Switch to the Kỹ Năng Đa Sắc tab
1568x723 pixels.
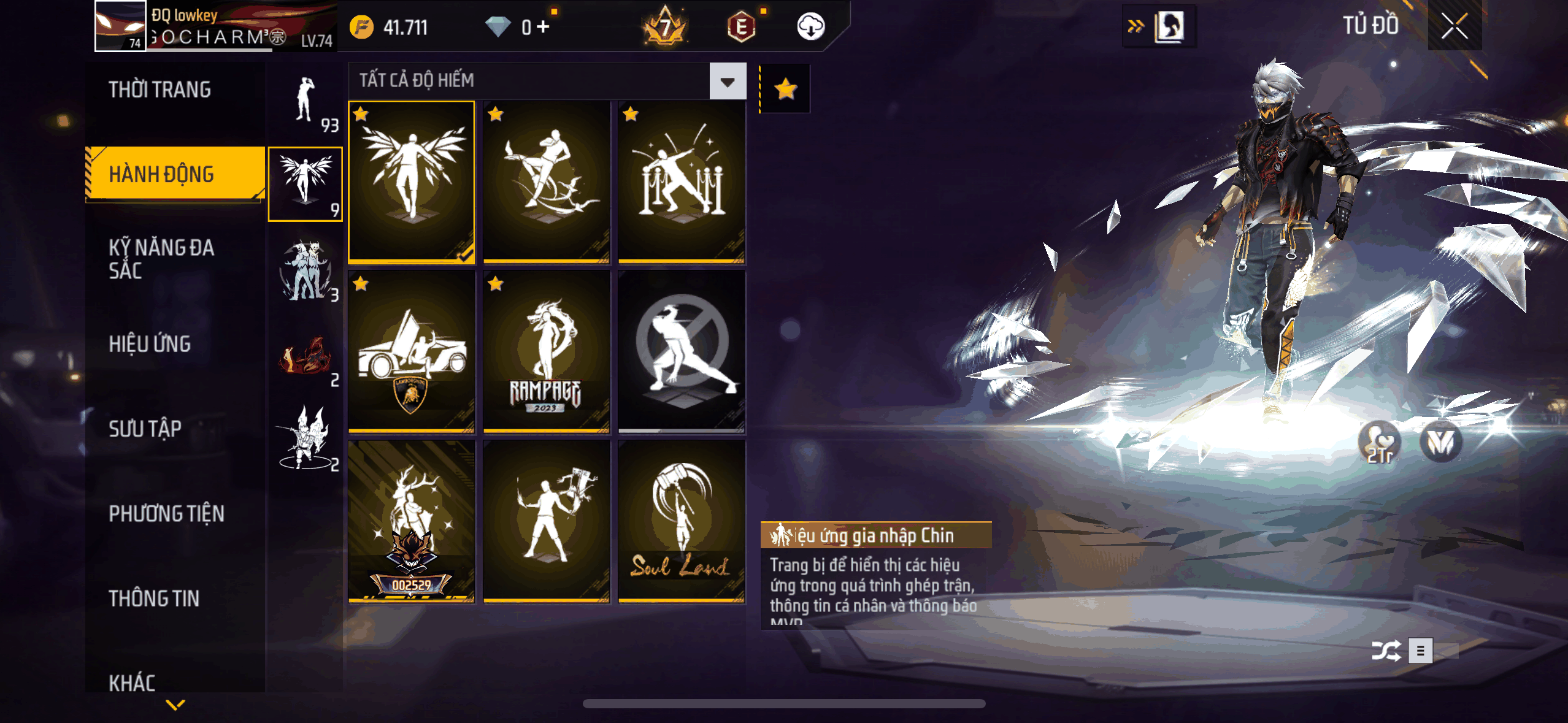(161, 259)
